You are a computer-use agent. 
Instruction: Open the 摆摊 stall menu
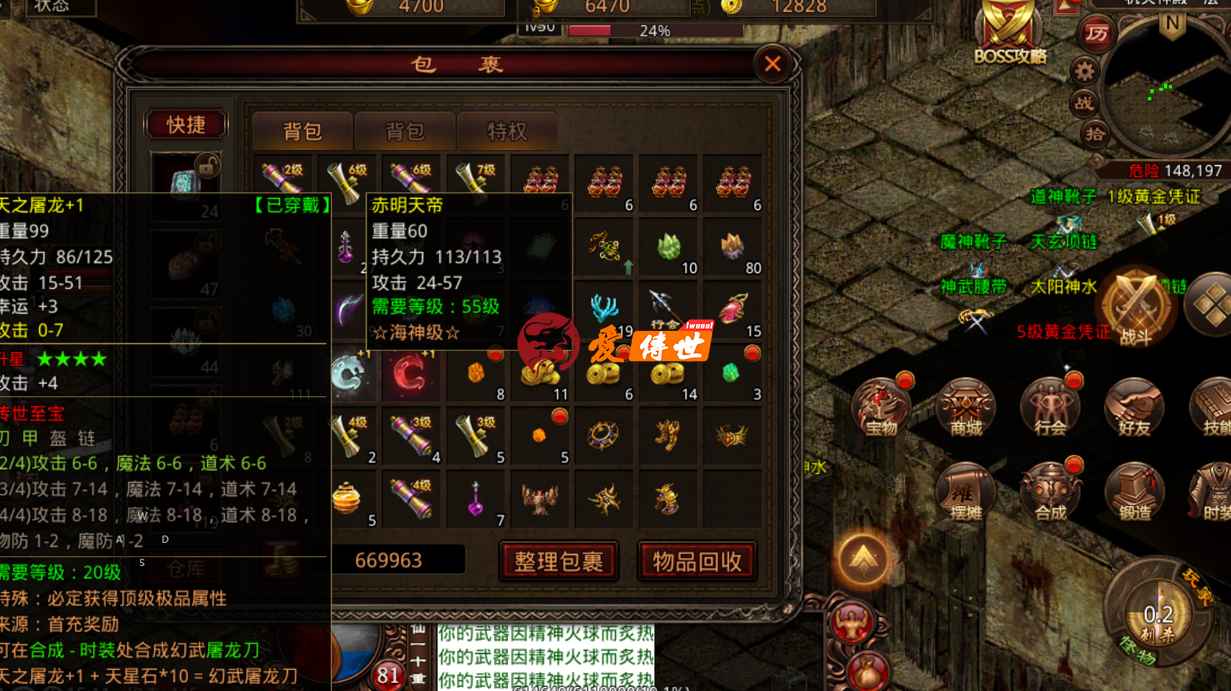click(x=966, y=491)
